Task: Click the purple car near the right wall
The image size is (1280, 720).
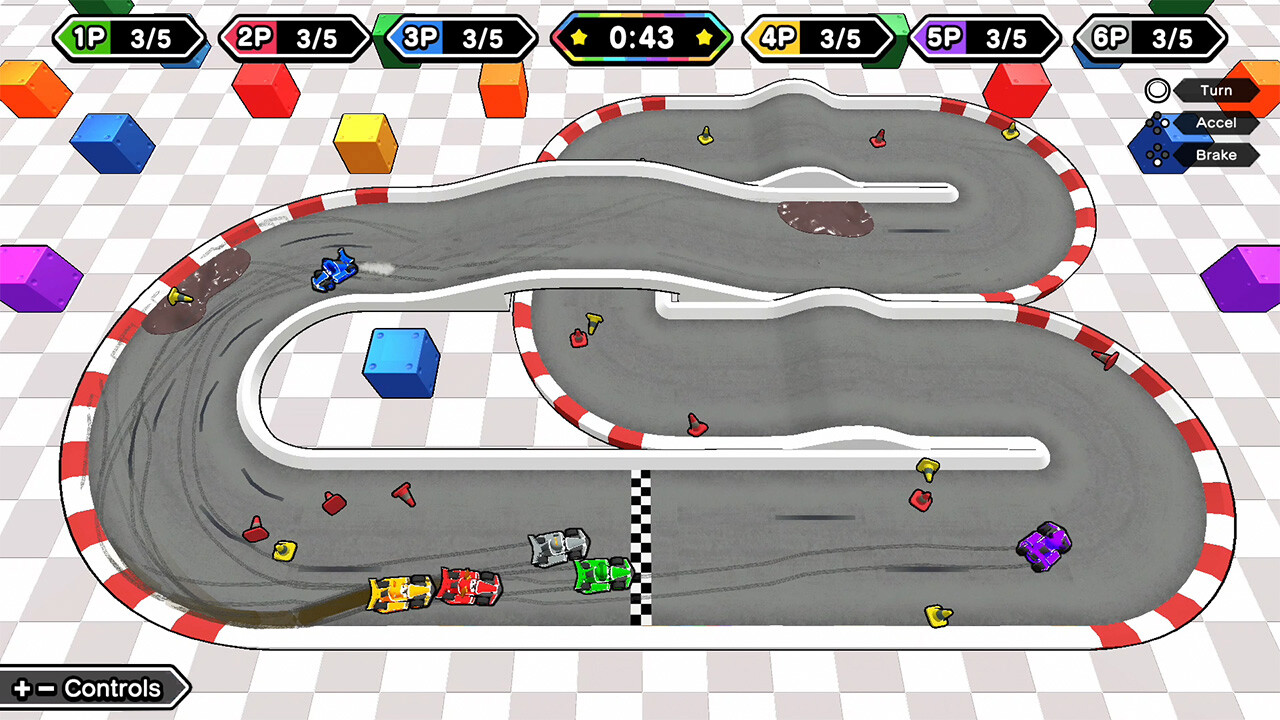Action: point(1044,545)
